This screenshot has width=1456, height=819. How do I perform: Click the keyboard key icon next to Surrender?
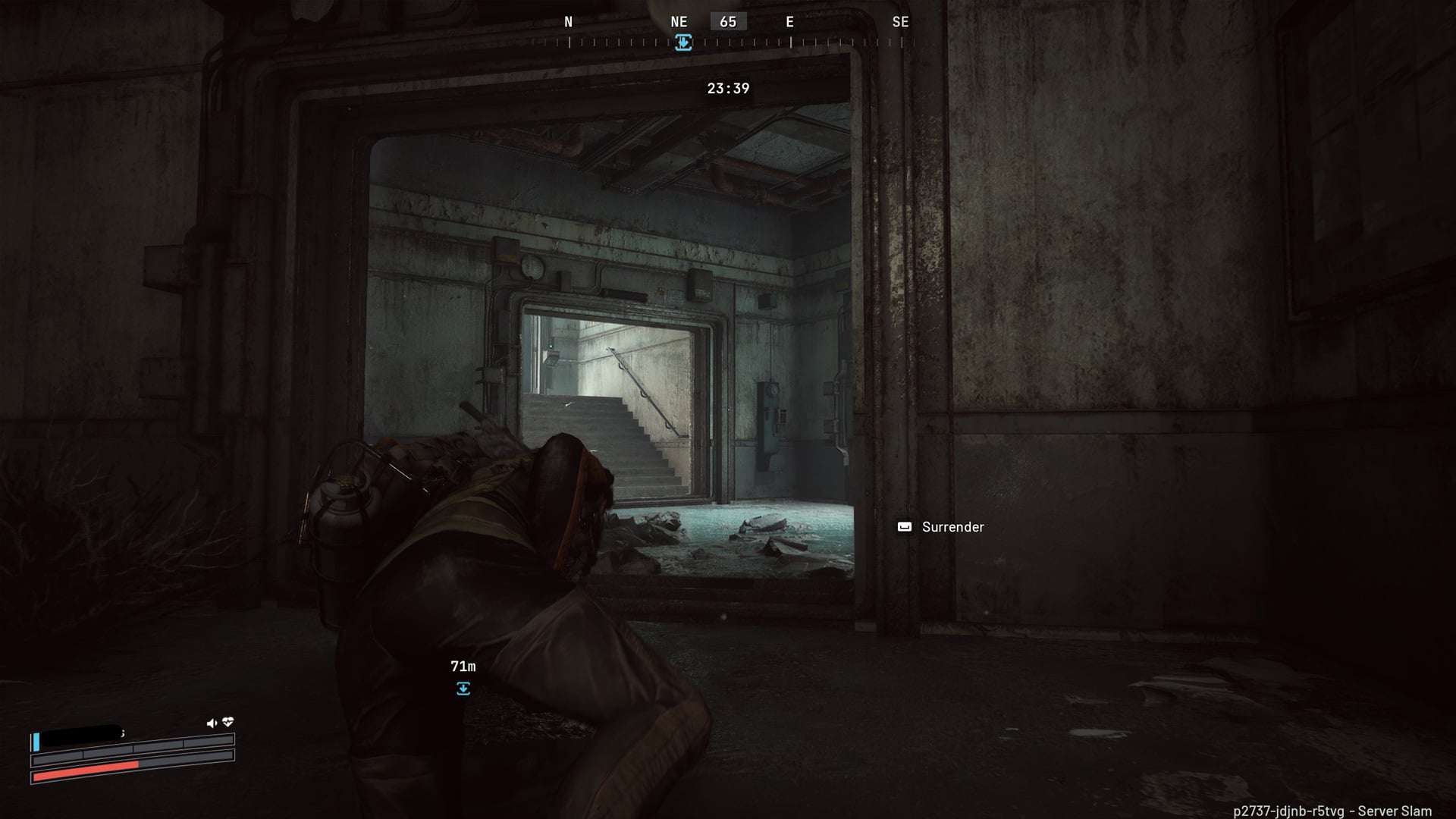pyautogui.click(x=904, y=526)
